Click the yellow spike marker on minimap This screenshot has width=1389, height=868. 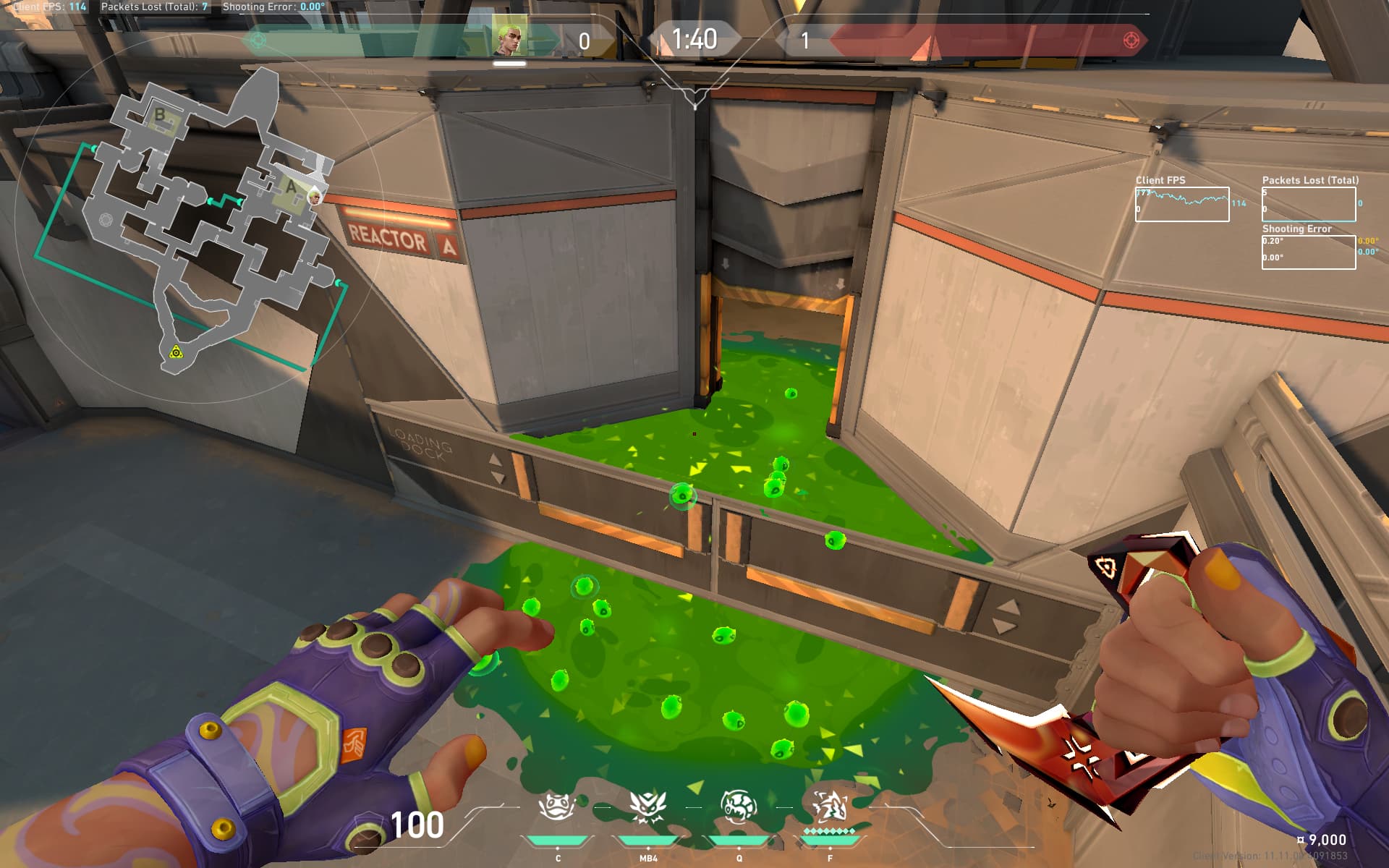[x=175, y=352]
